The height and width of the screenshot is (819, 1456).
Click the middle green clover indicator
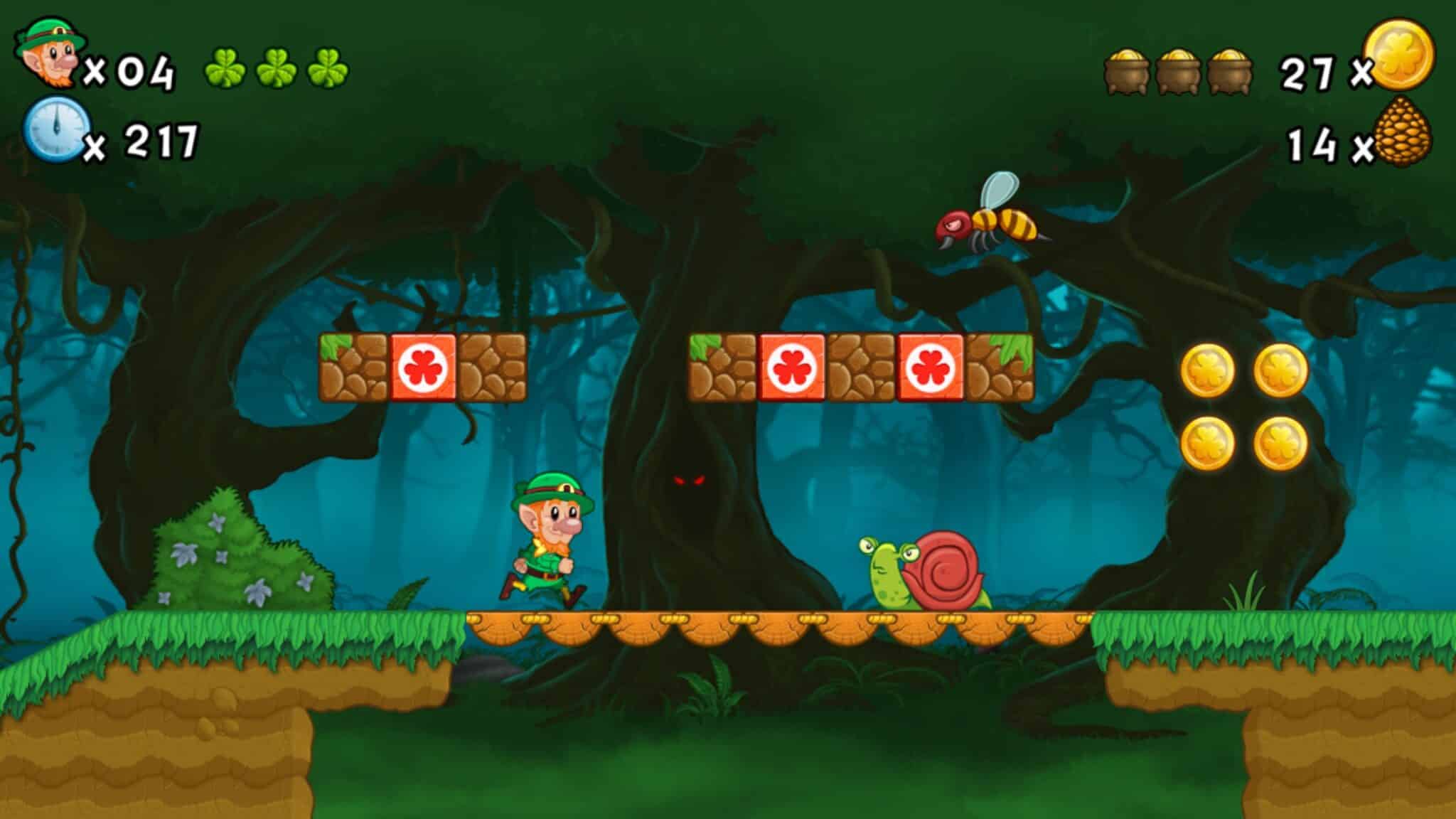(x=277, y=68)
